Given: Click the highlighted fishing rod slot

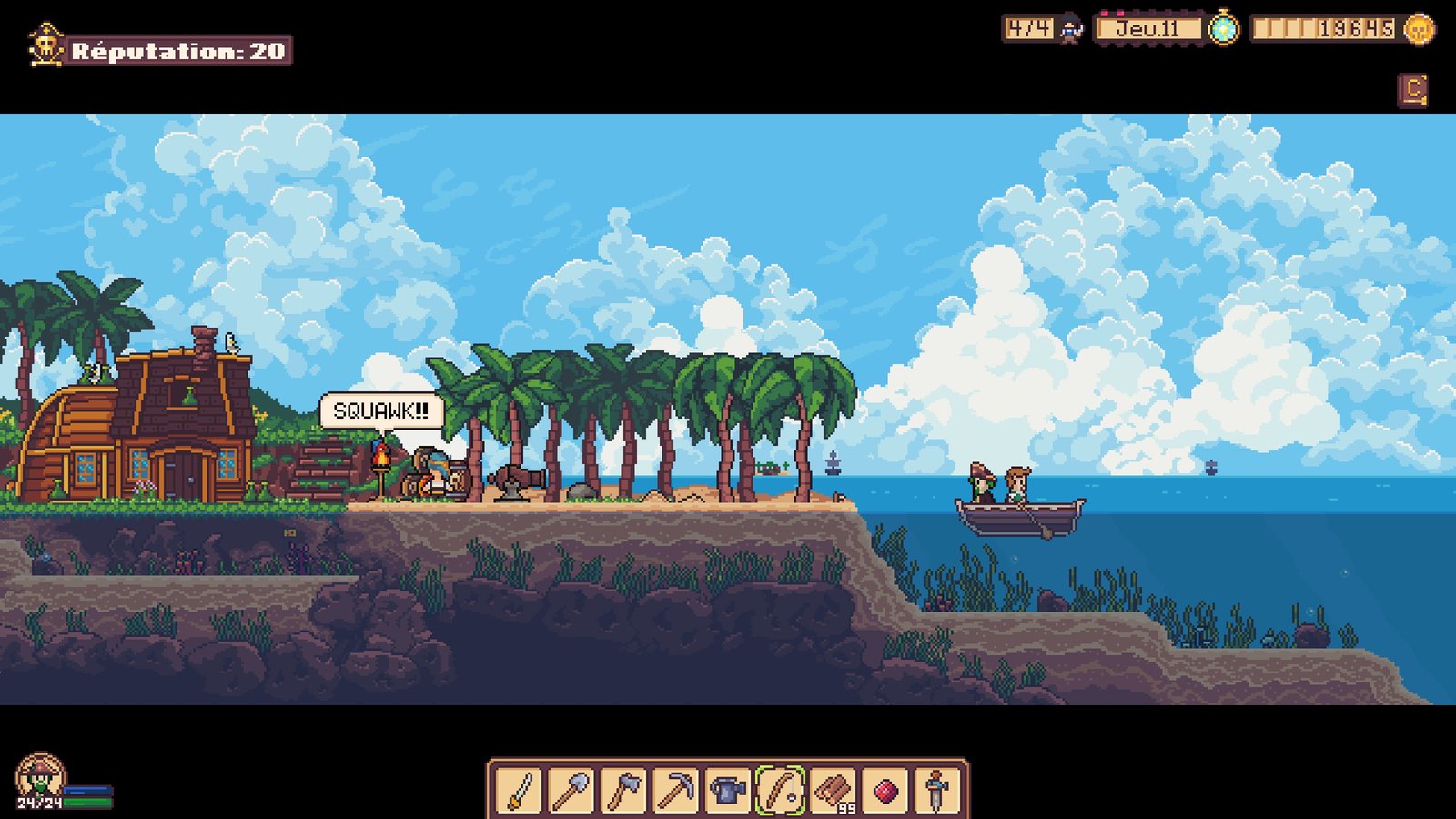Looking at the screenshot, I should pyautogui.click(x=781, y=790).
